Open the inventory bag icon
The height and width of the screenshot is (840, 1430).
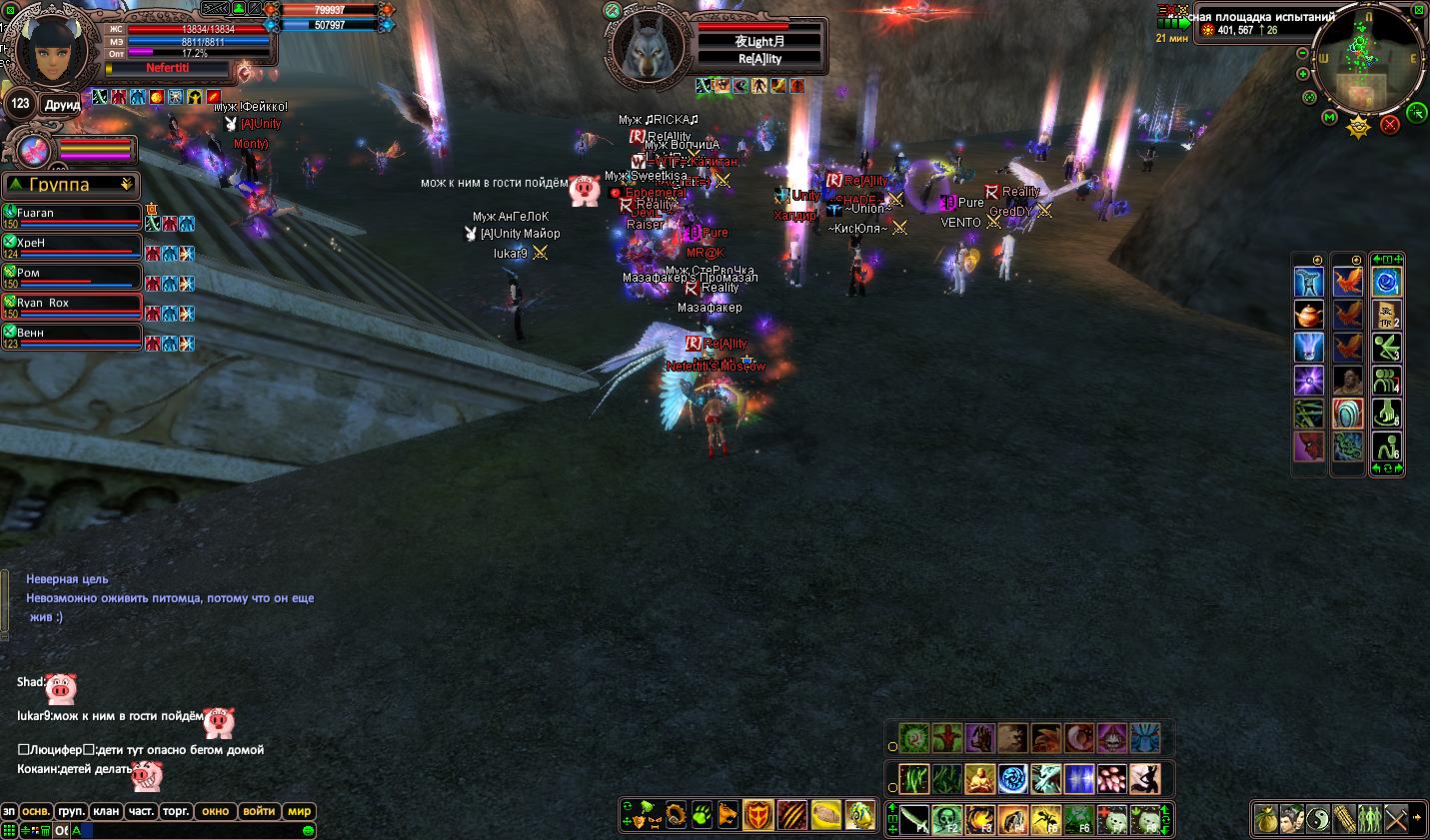tap(1266, 818)
